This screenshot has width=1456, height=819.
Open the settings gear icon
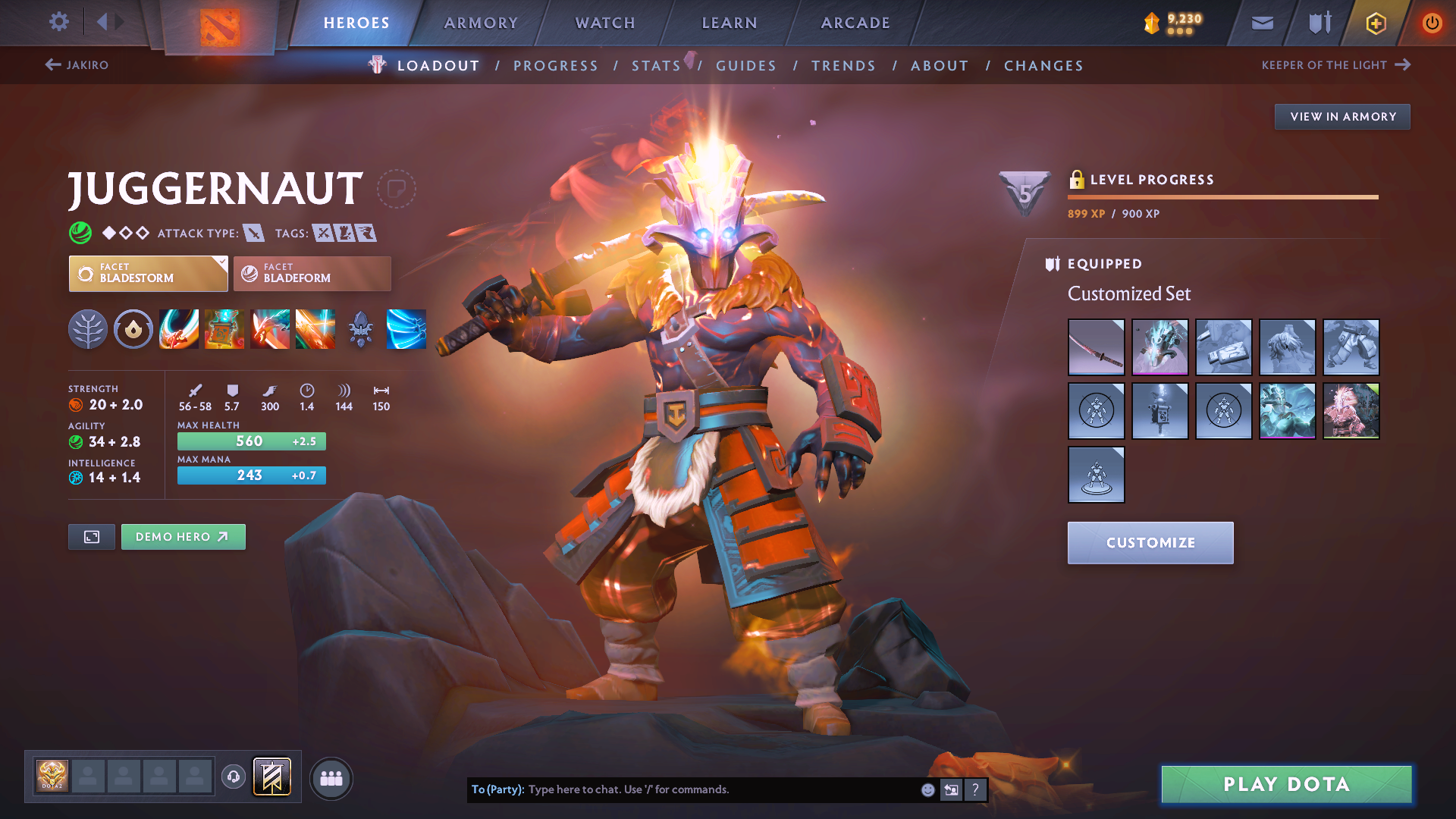[x=58, y=22]
